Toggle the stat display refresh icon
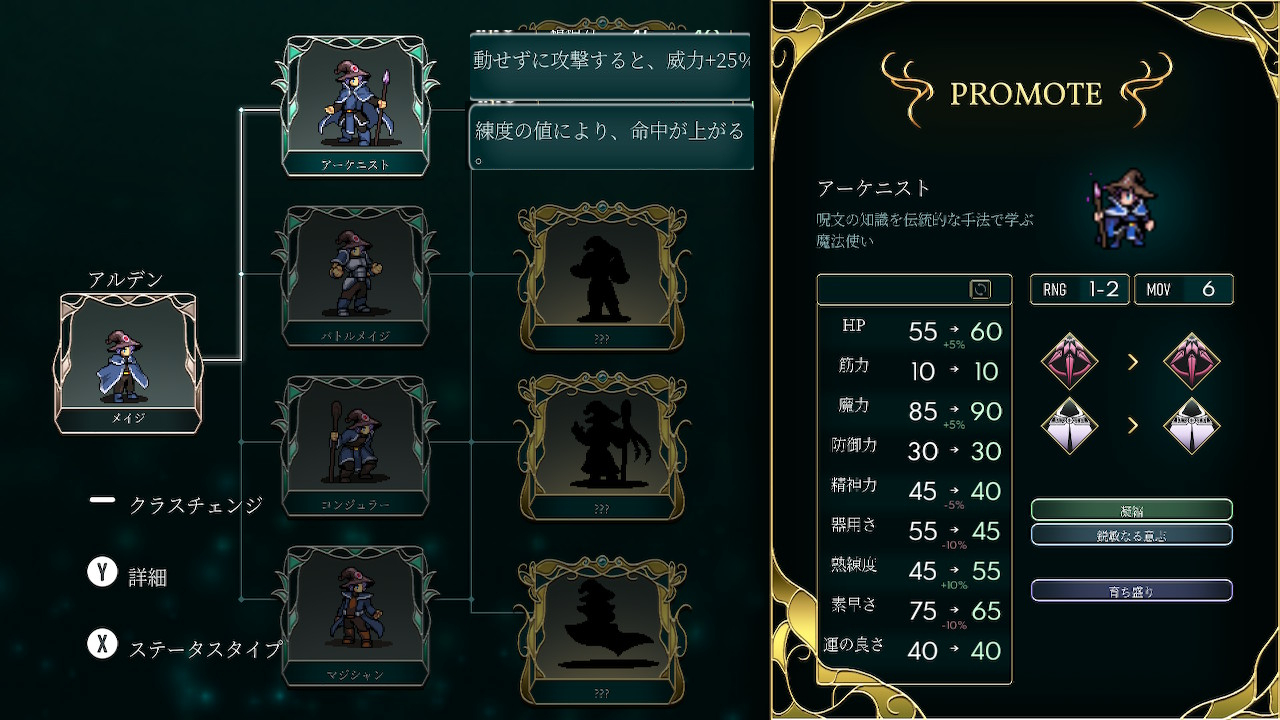This screenshot has height=720, width=1280. 980,289
